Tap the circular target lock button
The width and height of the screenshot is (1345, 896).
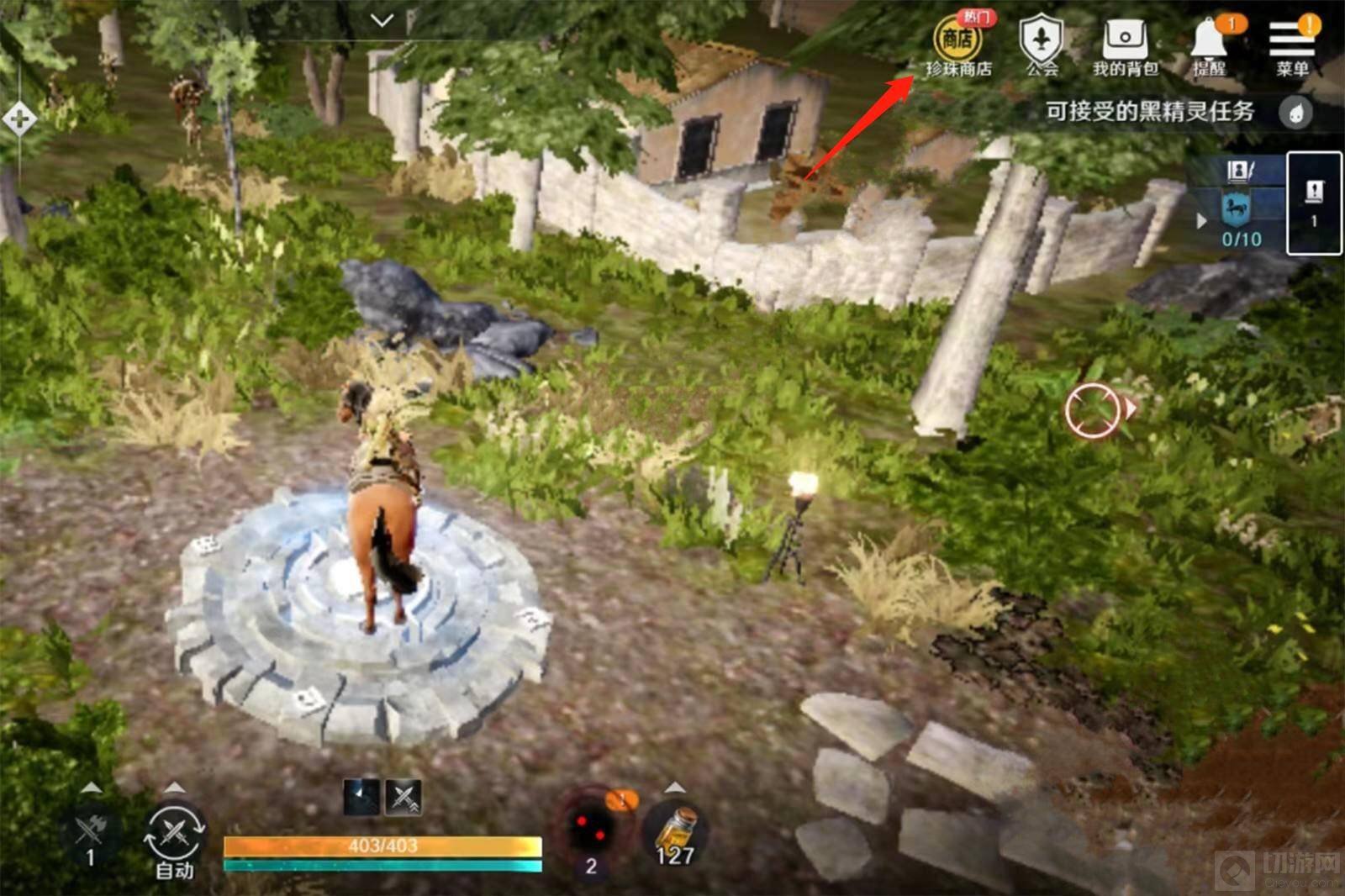1091,410
